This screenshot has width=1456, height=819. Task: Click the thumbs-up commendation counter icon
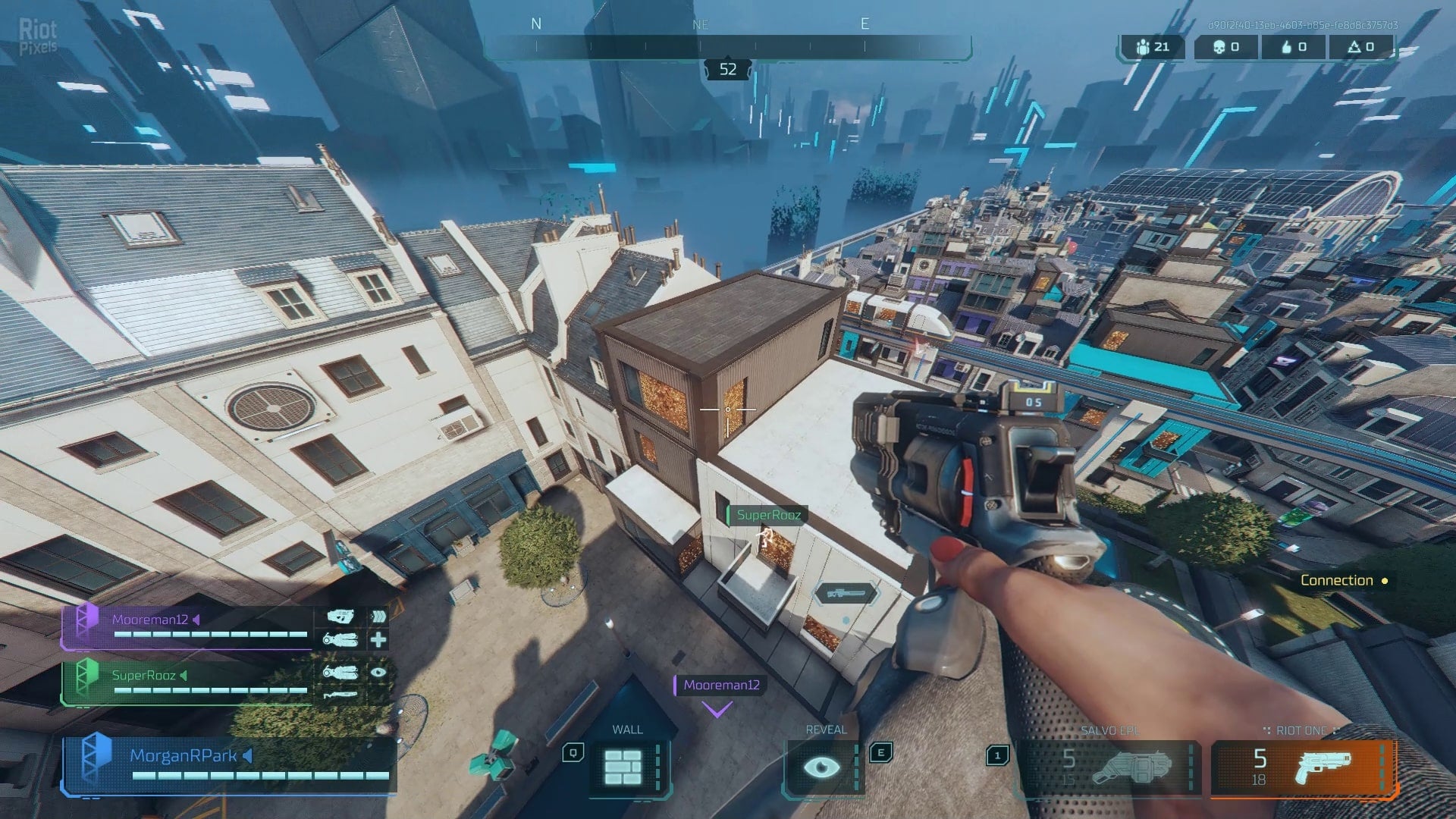[1287, 47]
